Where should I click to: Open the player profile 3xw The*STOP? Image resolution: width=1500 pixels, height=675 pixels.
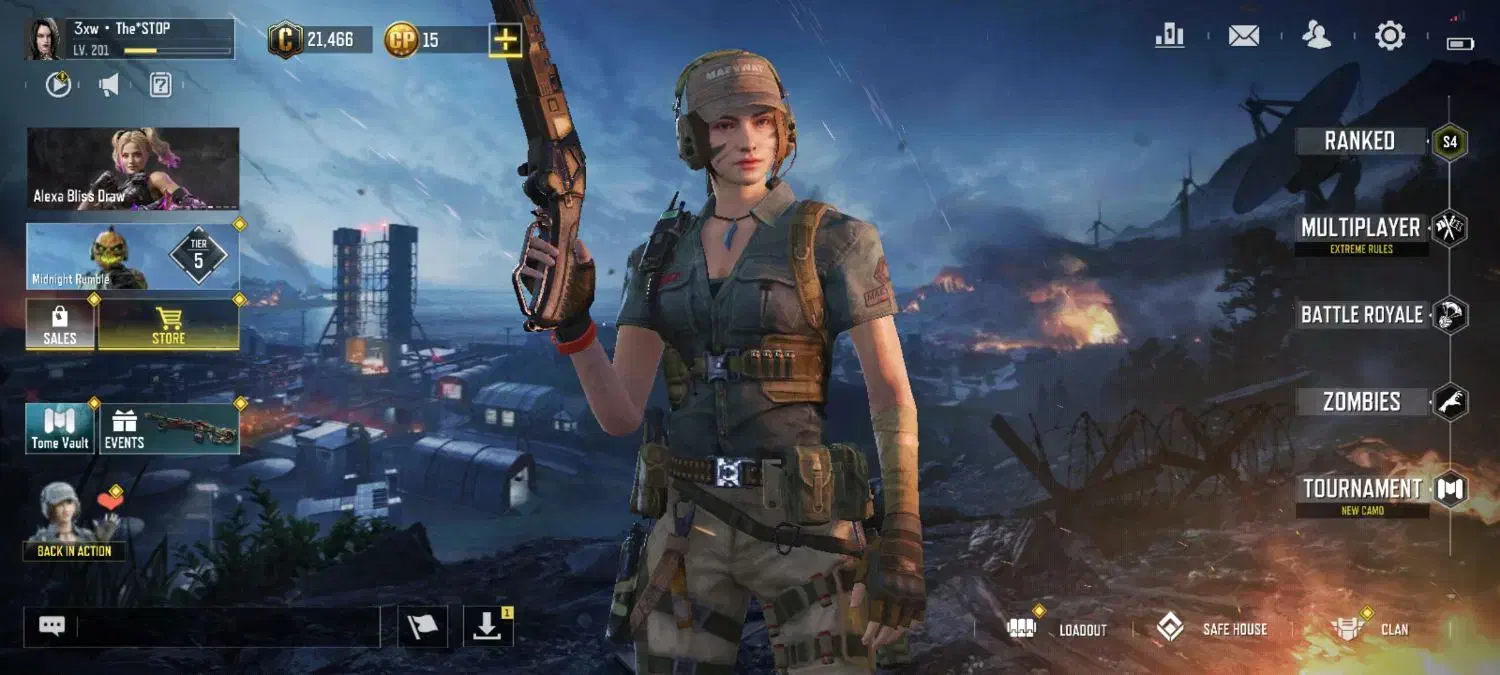pyautogui.click(x=130, y=39)
